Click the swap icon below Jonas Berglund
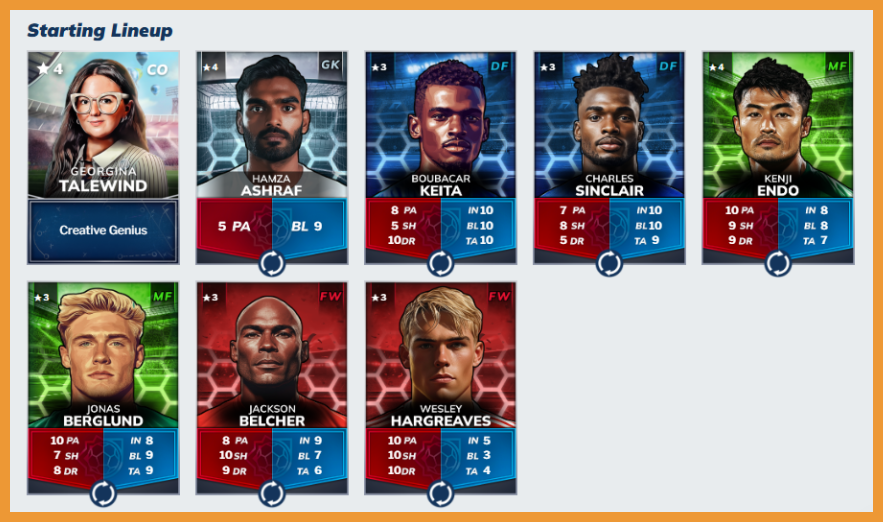 (103, 493)
